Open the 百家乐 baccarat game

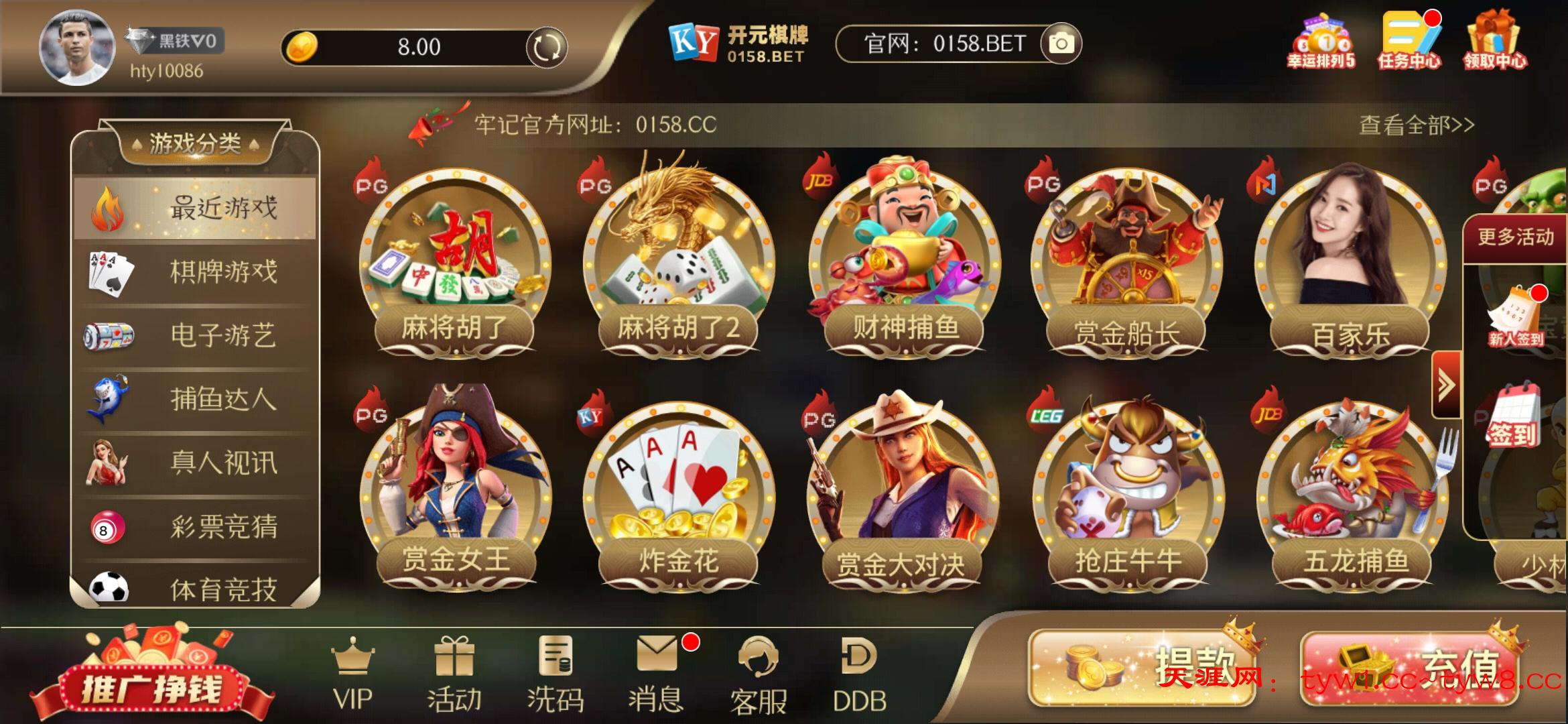click(x=1350, y=261)
